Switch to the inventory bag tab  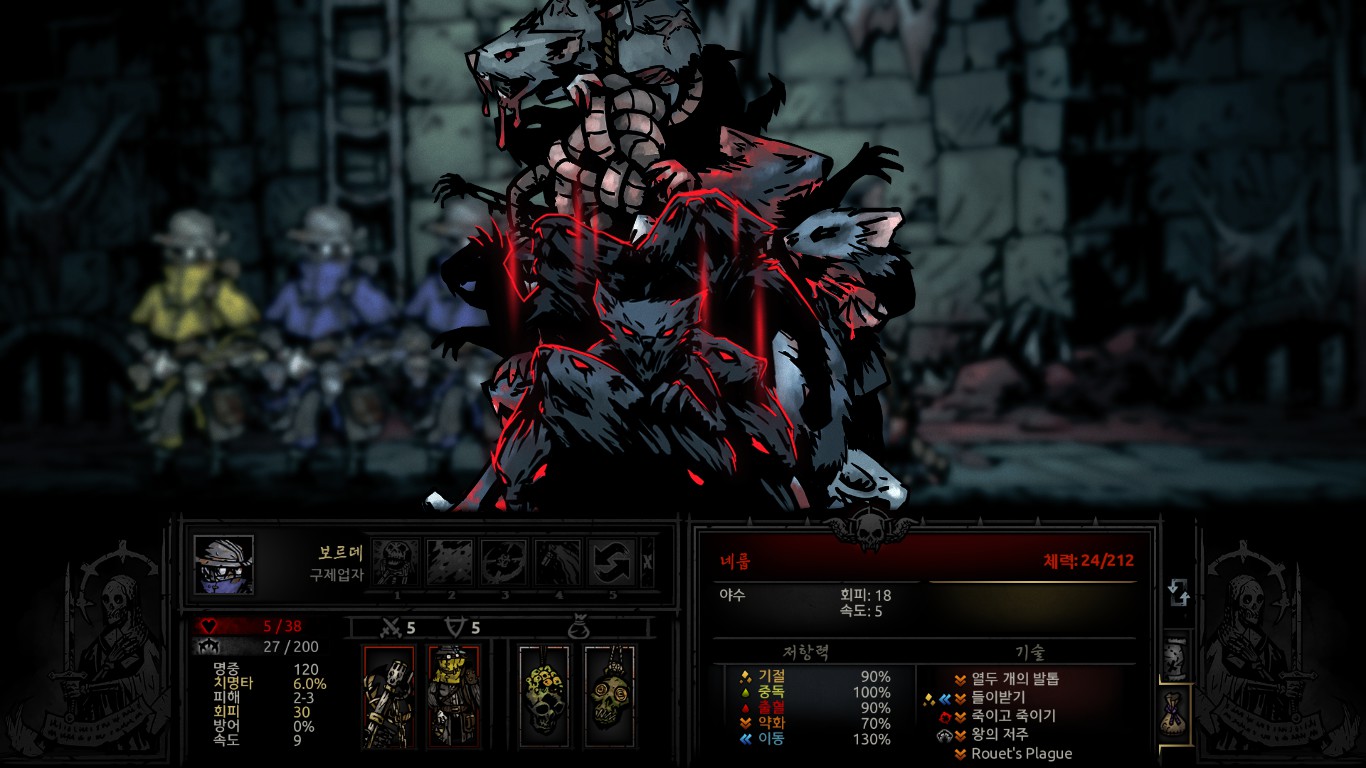coord(1177,714)
